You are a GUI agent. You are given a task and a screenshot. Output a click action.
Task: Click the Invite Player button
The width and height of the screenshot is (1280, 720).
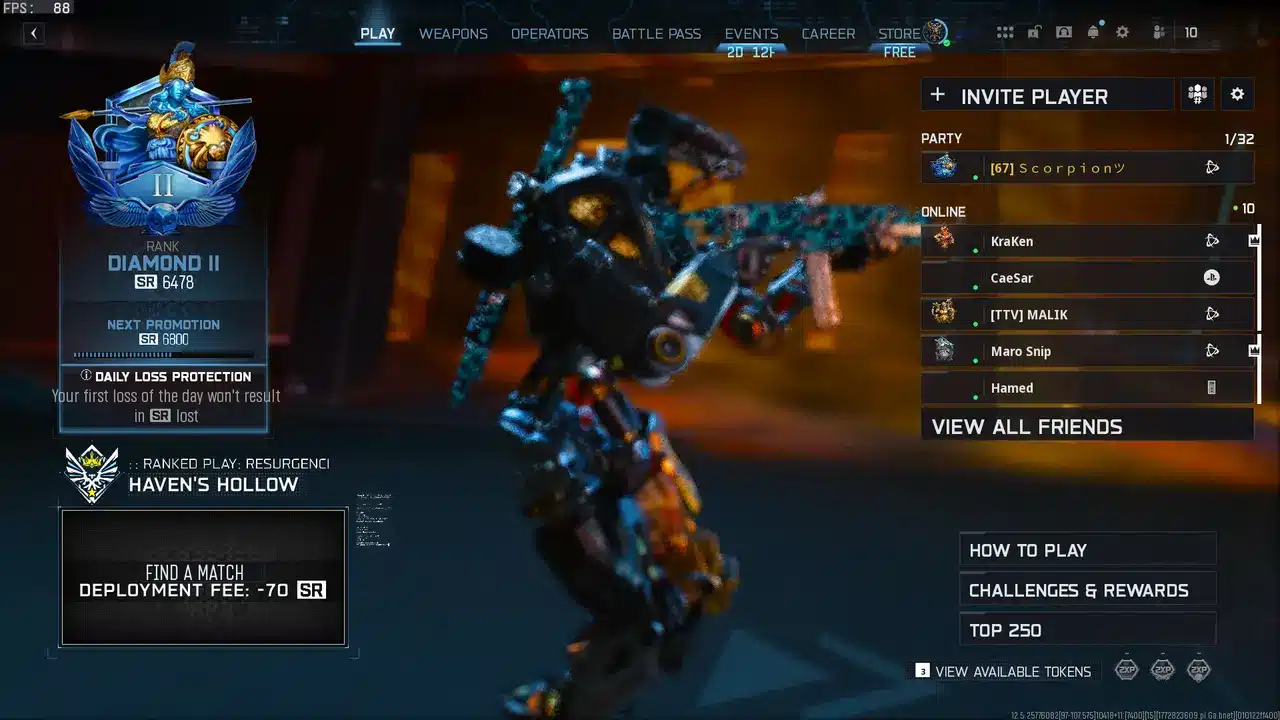1046,96
